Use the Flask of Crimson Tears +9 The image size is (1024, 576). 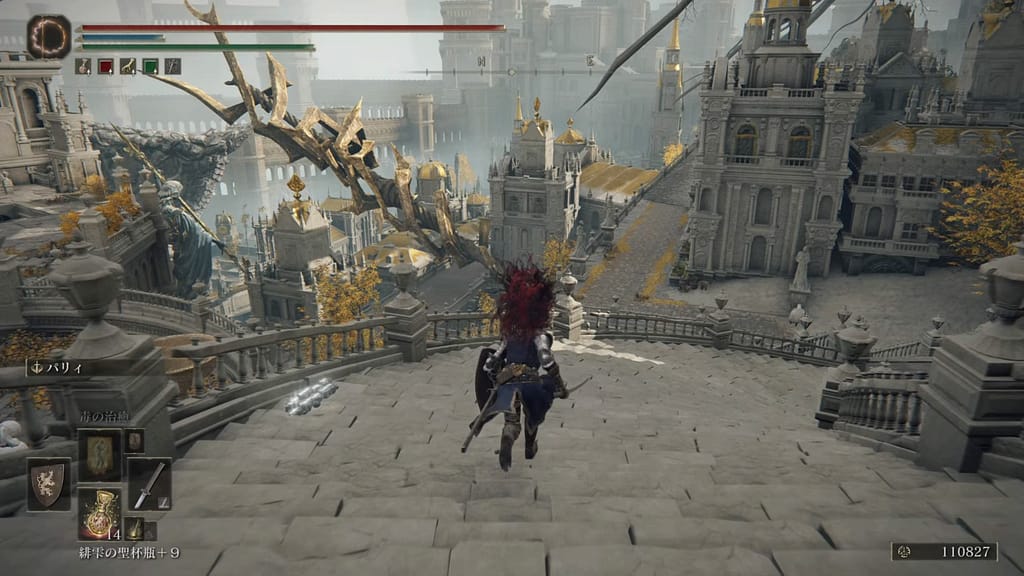coord(100,512)
